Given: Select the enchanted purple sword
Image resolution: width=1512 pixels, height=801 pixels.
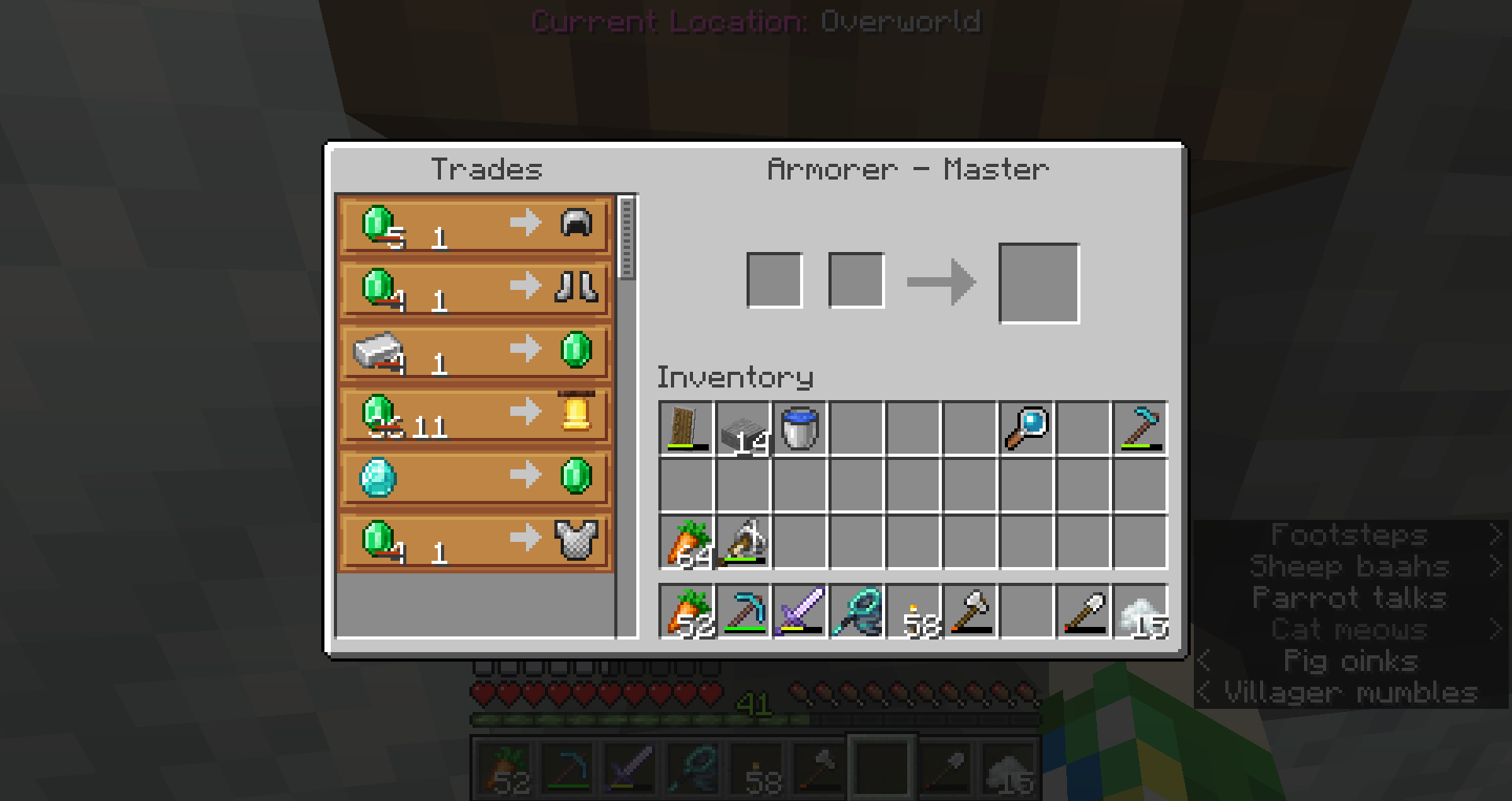Looking at the screenshot, I should [800, 611].
